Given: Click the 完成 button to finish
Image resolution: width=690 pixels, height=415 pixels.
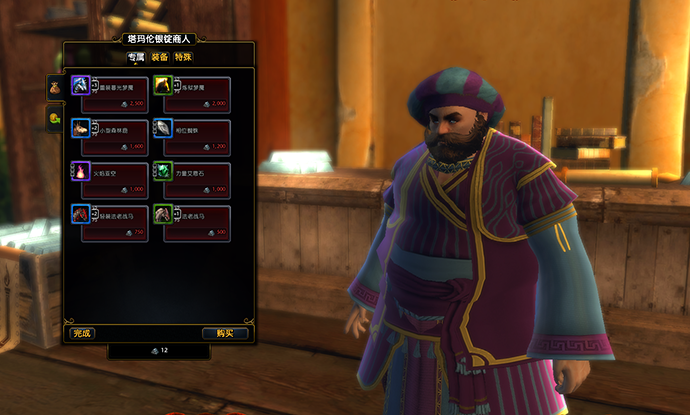Looking at the screenshot, I should click(83, 333).
